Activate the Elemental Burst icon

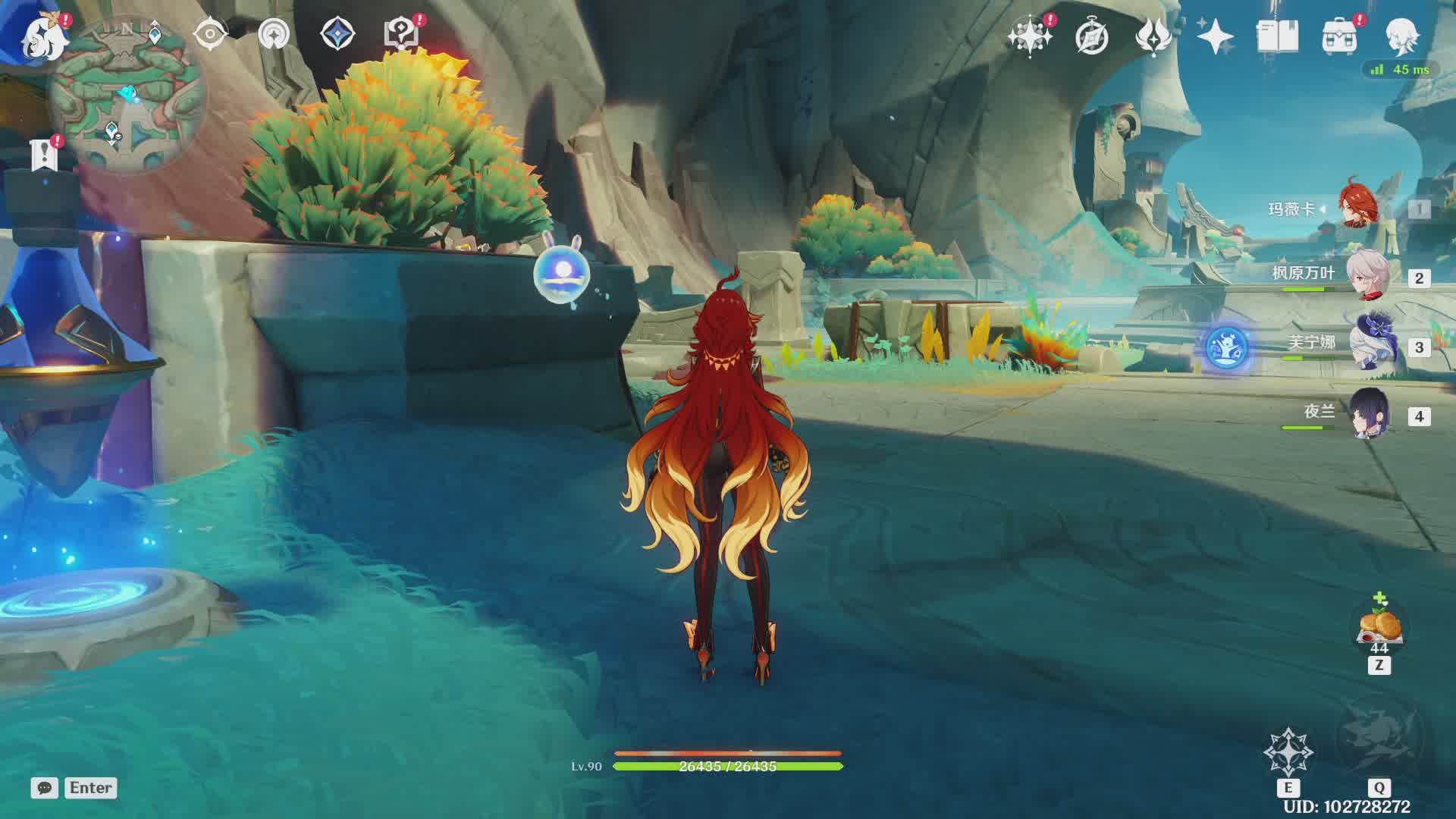click(1379, 737)
